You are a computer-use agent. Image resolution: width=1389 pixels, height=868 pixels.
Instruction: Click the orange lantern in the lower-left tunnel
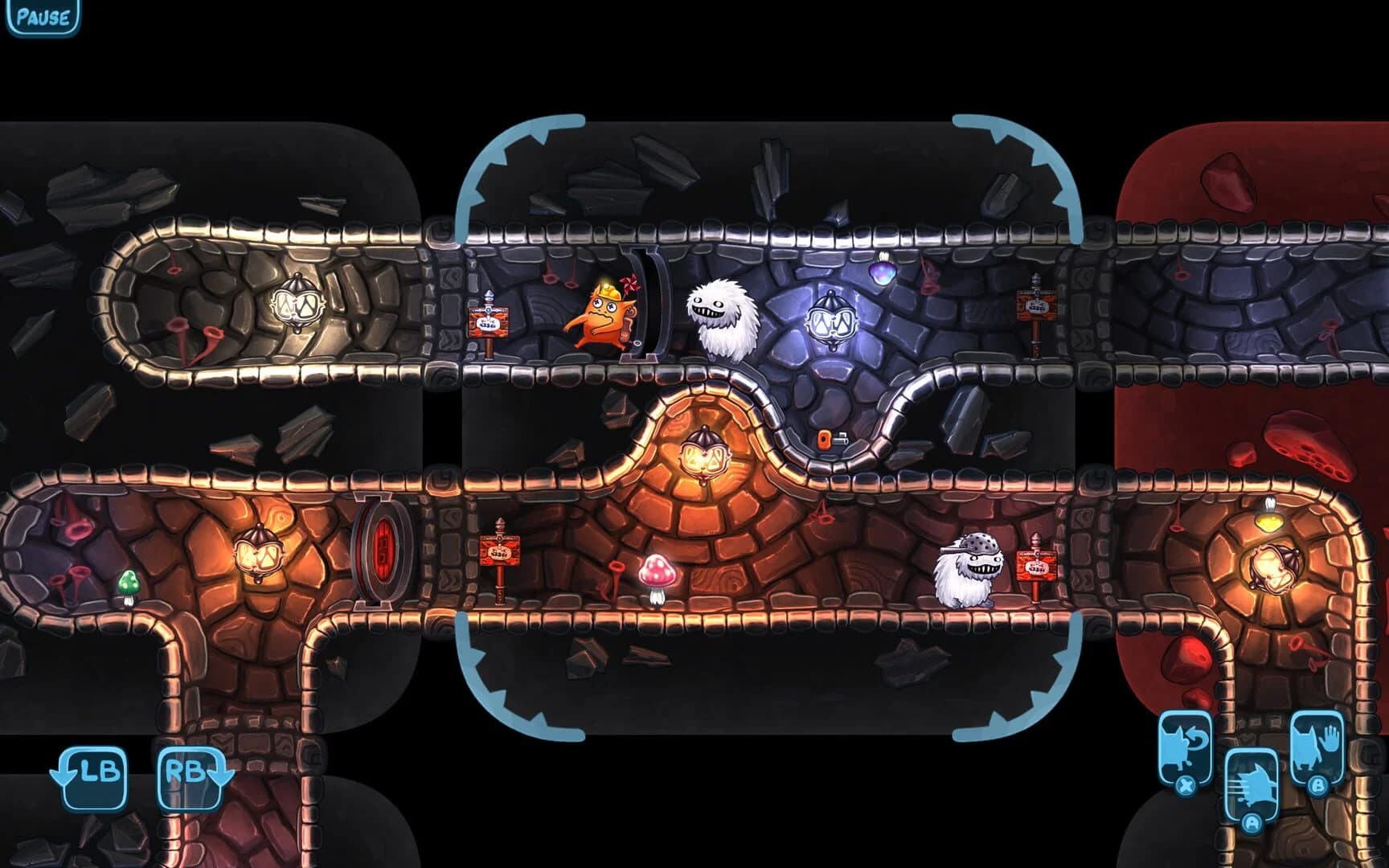tap(259, 555)
